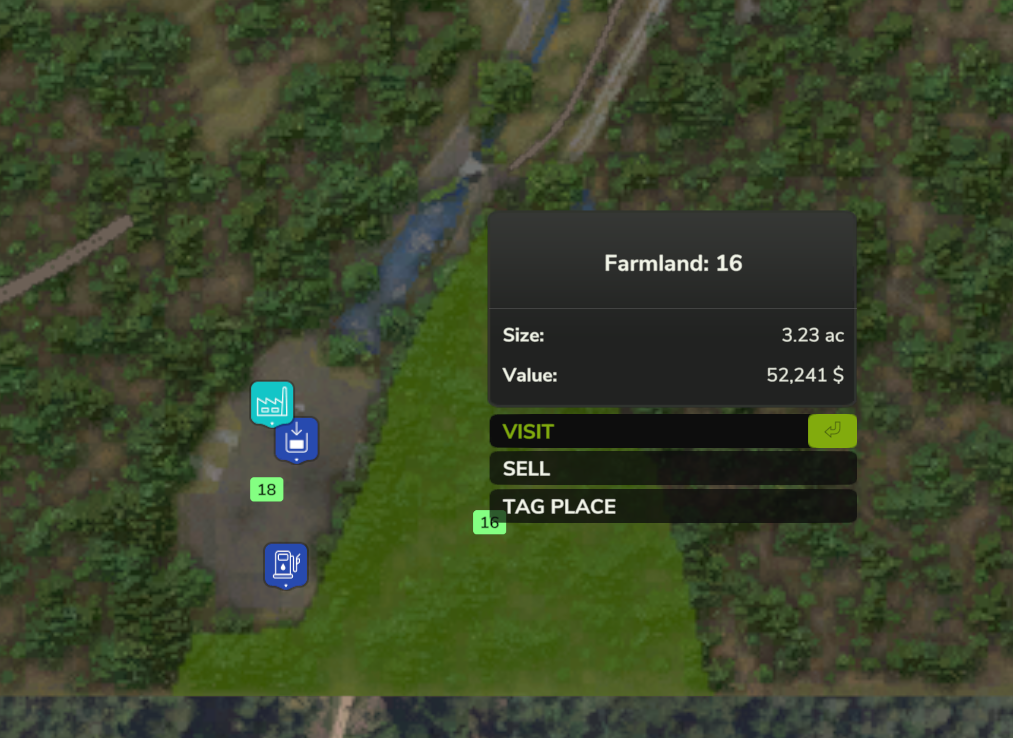Choose the TAG PLACE option

pyautogui.click(x=672, y=506)
